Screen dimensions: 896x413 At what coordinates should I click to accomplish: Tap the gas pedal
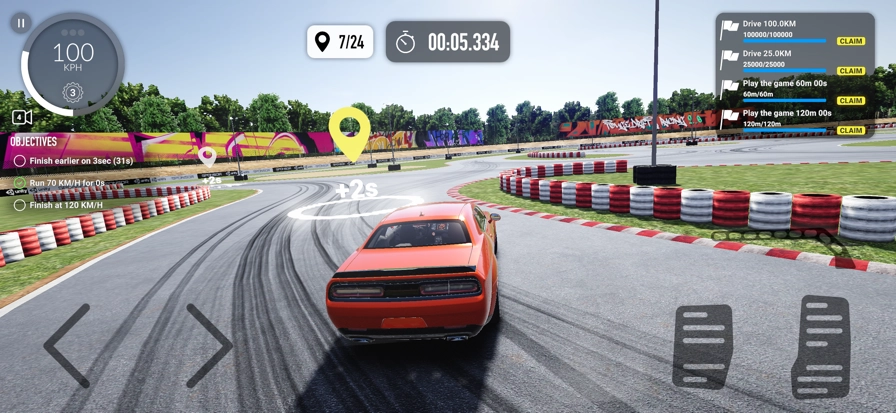point(821,346)
